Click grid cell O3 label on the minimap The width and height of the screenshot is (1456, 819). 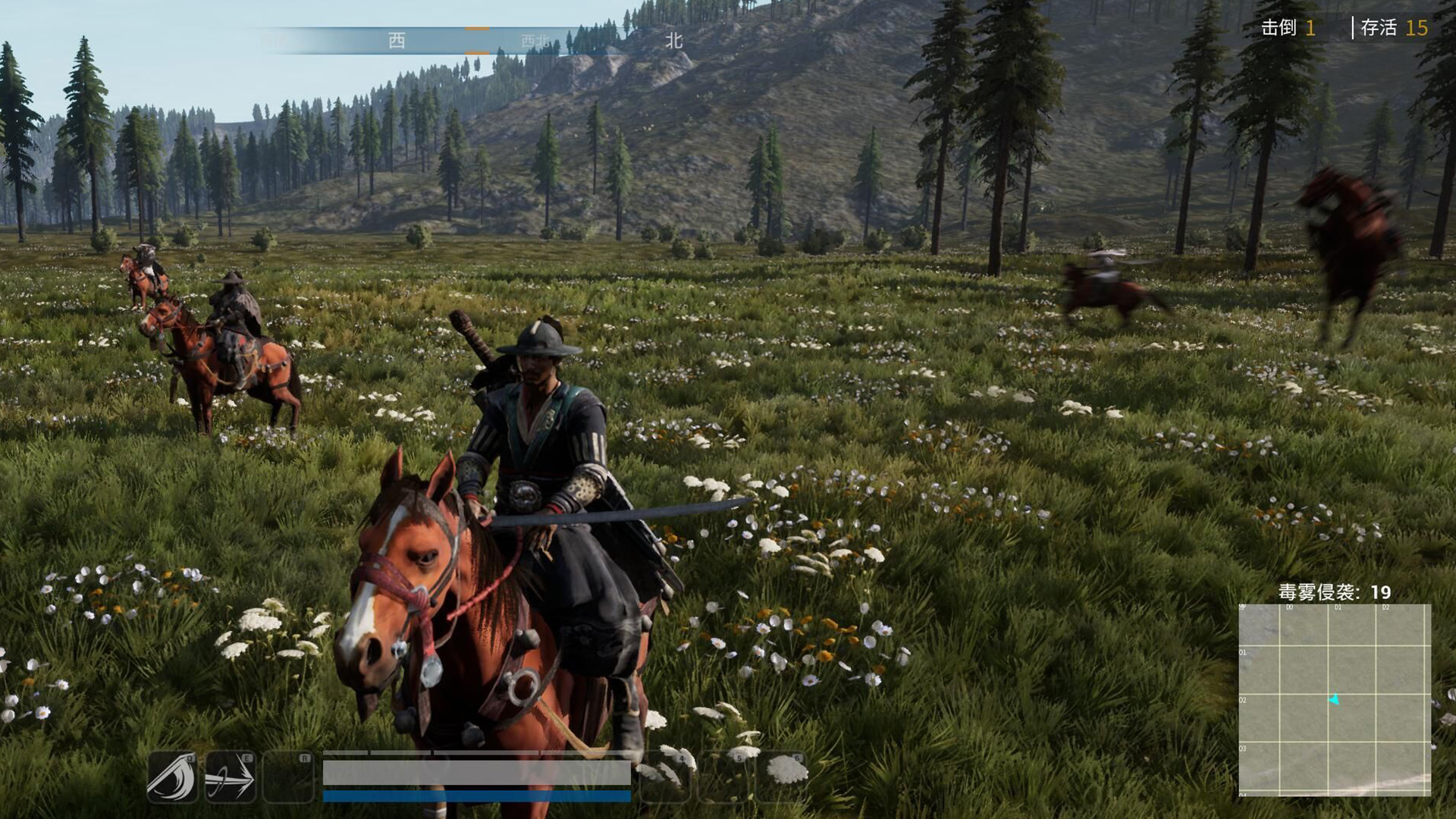coord(1242,748)
